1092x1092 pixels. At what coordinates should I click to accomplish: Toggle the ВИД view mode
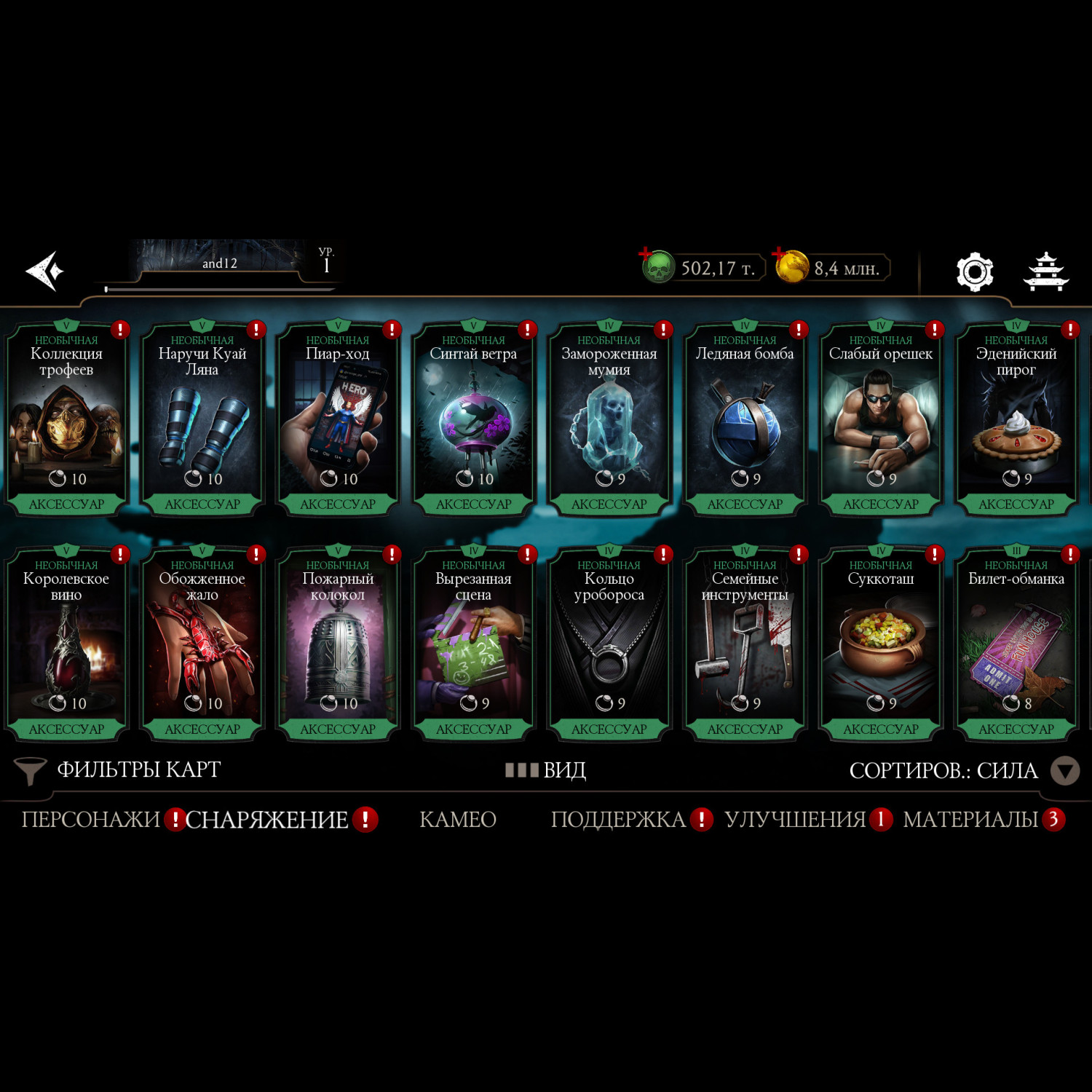click(x=546, y=770)
